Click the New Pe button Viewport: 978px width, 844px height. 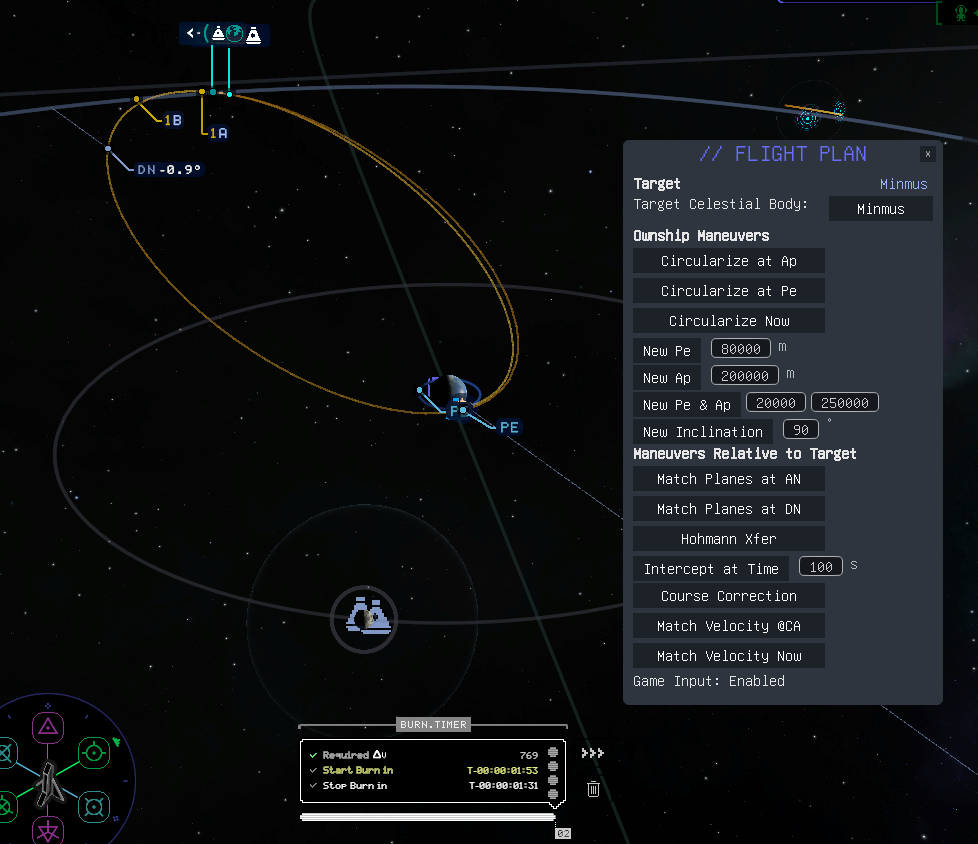(666, 351)
